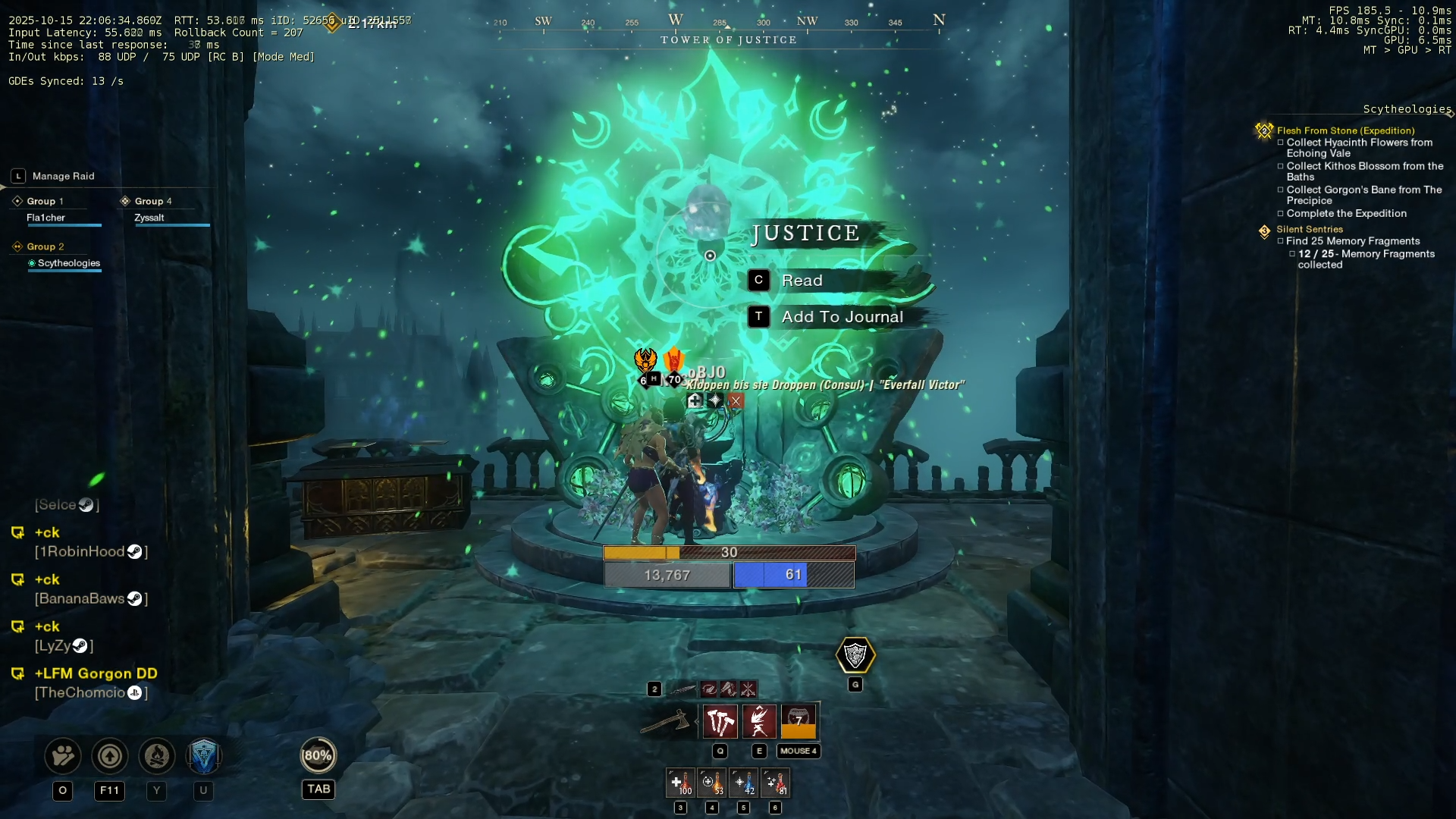Choose the Read option for Justice
Viewport: 1456px width, 819px height.
pos(802,281)
